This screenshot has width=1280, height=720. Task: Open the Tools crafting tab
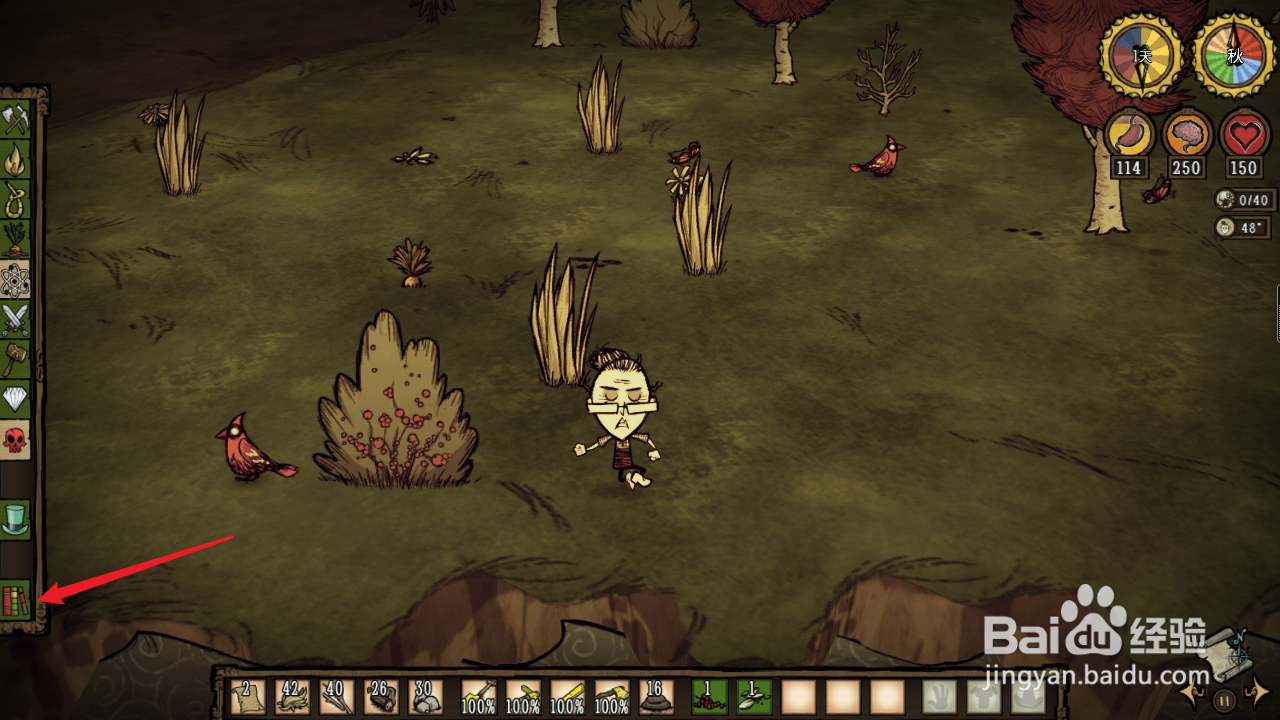click(x=15, y=120)
